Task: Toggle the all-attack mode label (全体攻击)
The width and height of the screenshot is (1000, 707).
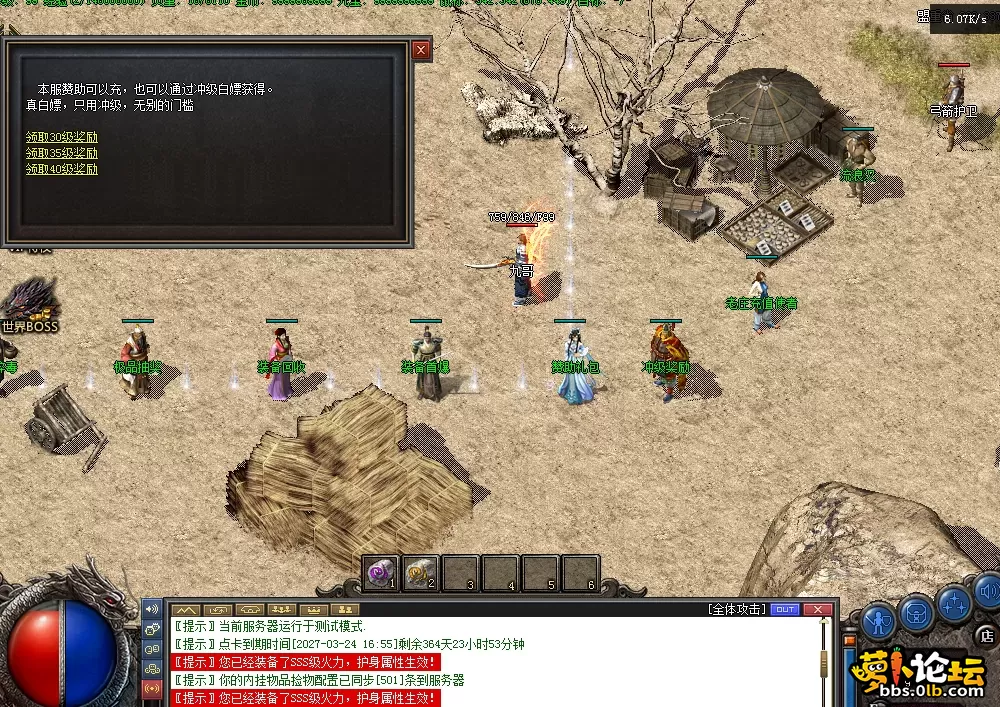Action: [x=737, y=609]
